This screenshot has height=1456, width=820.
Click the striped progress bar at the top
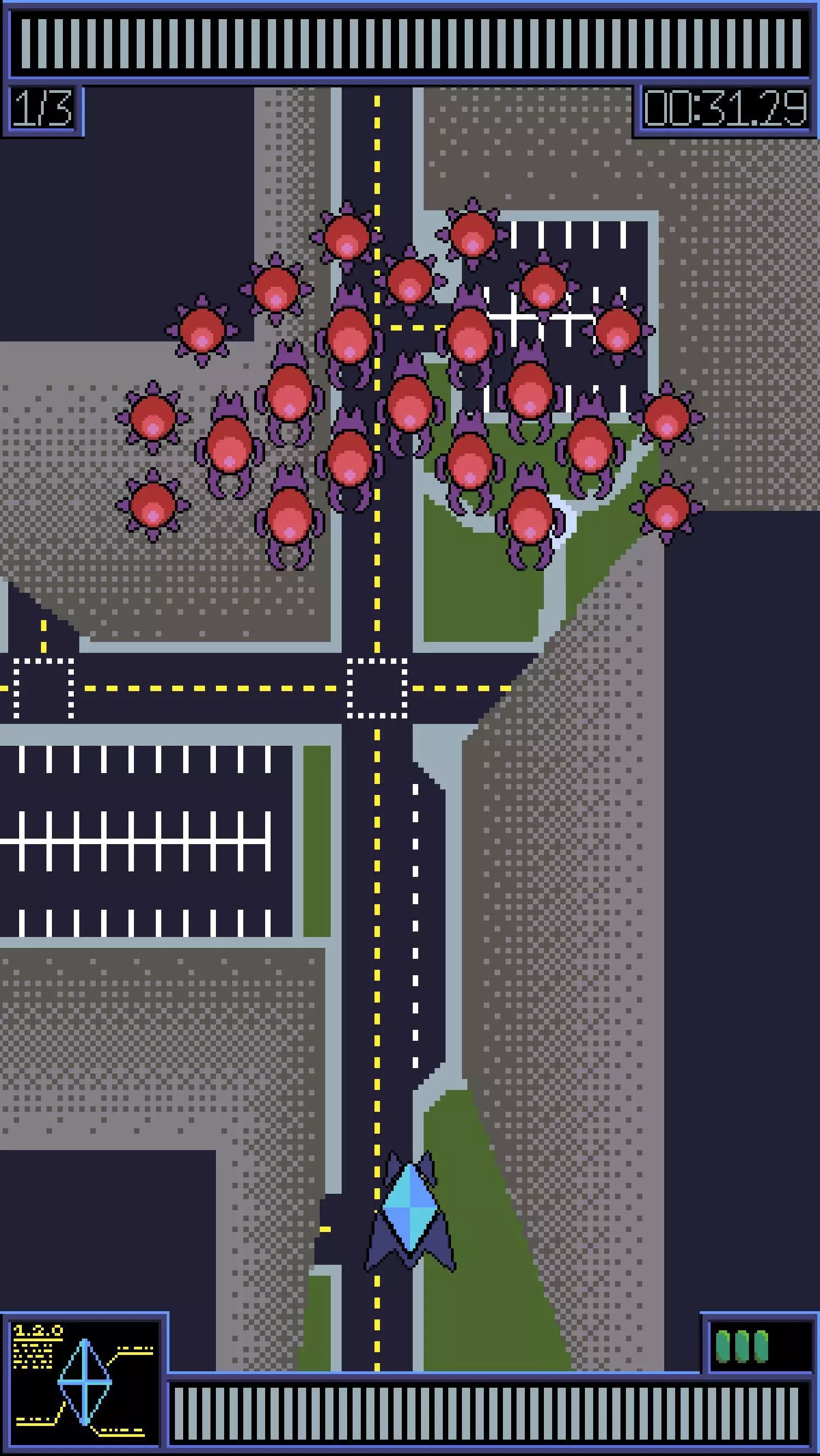pyautogui.click(x=410, y=43)
